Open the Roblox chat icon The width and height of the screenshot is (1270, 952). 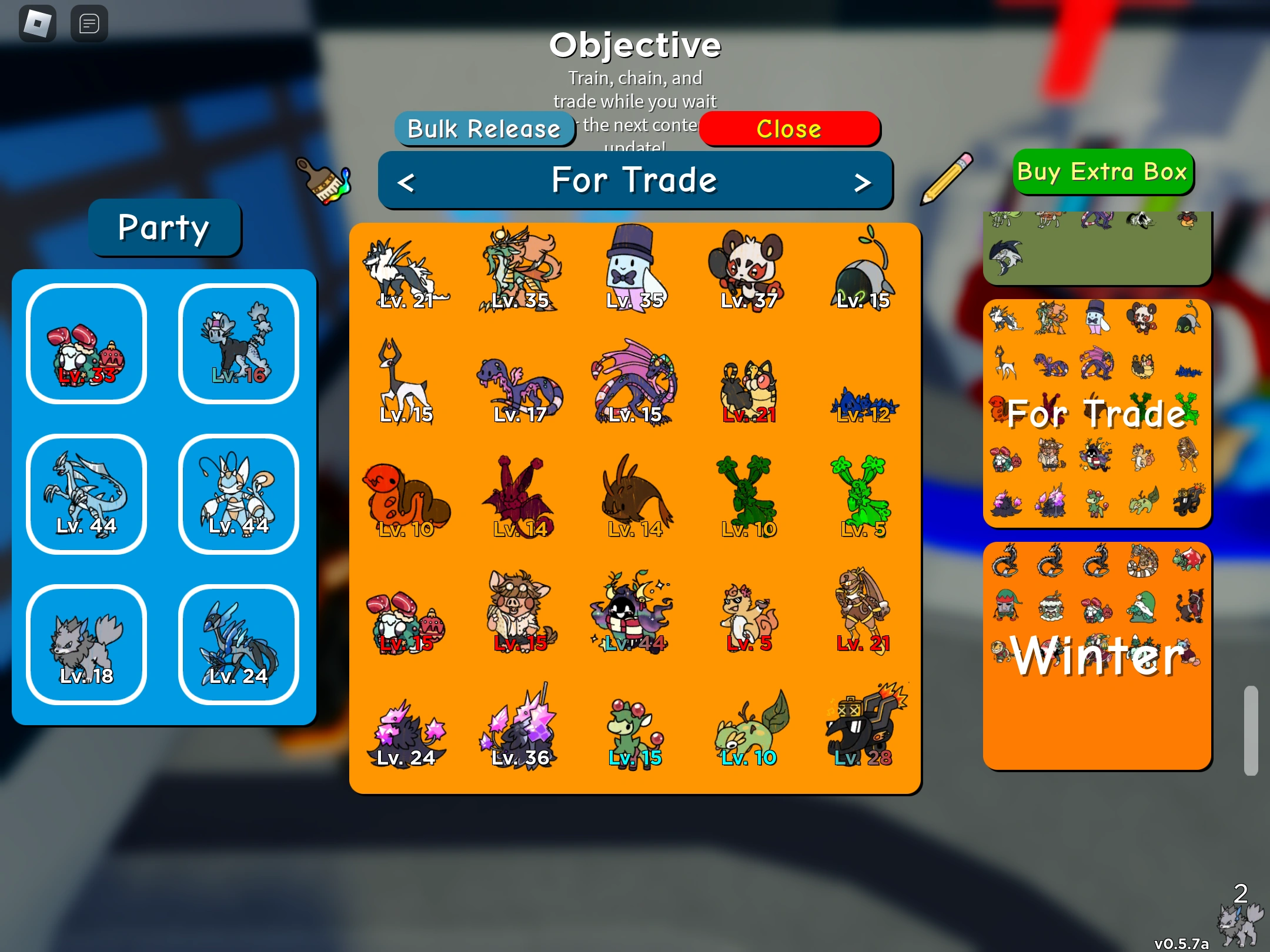pyautogui.click(x=88, y=24)
